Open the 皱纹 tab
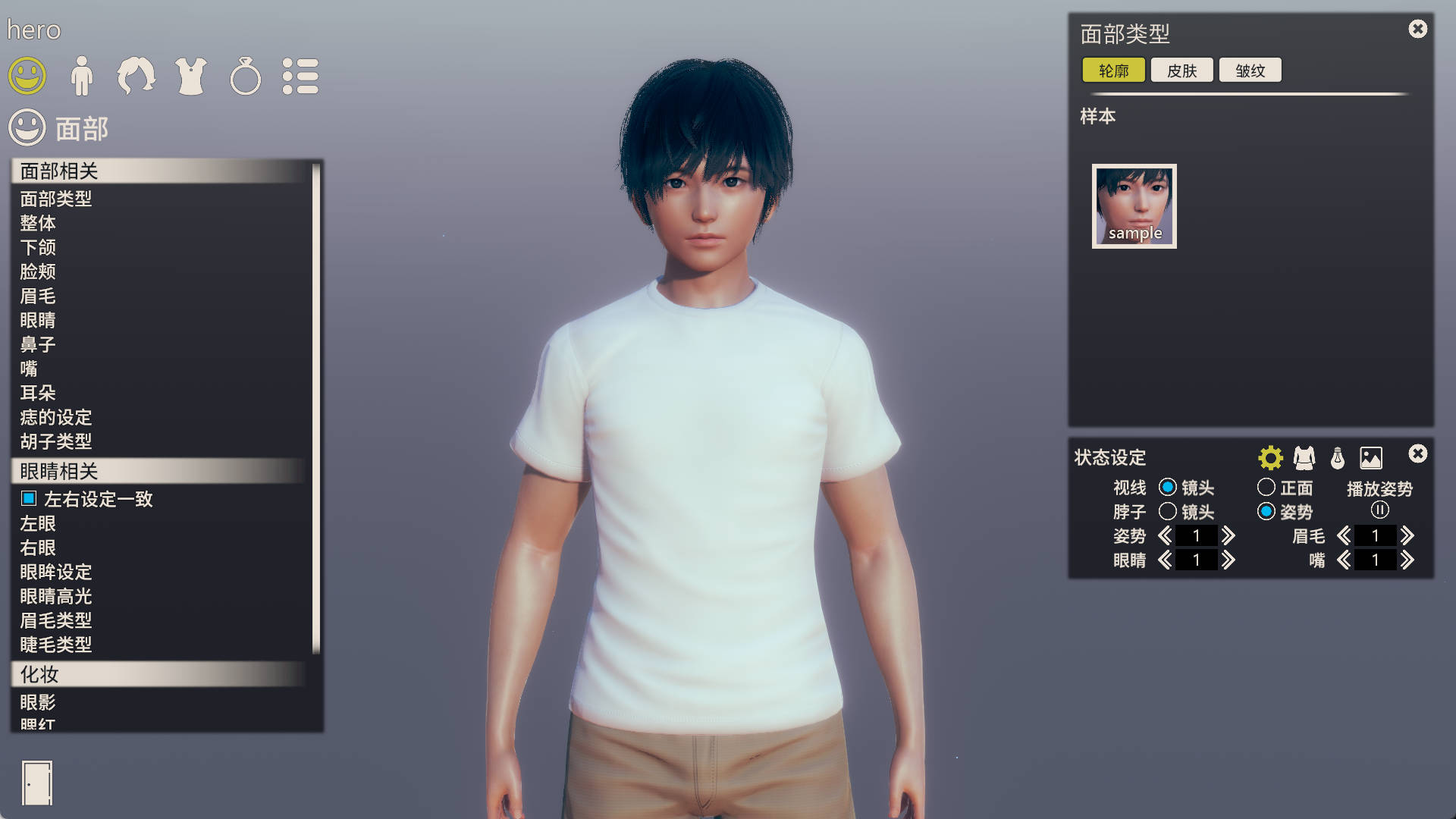1456x819 pixels. [1249, 70]
